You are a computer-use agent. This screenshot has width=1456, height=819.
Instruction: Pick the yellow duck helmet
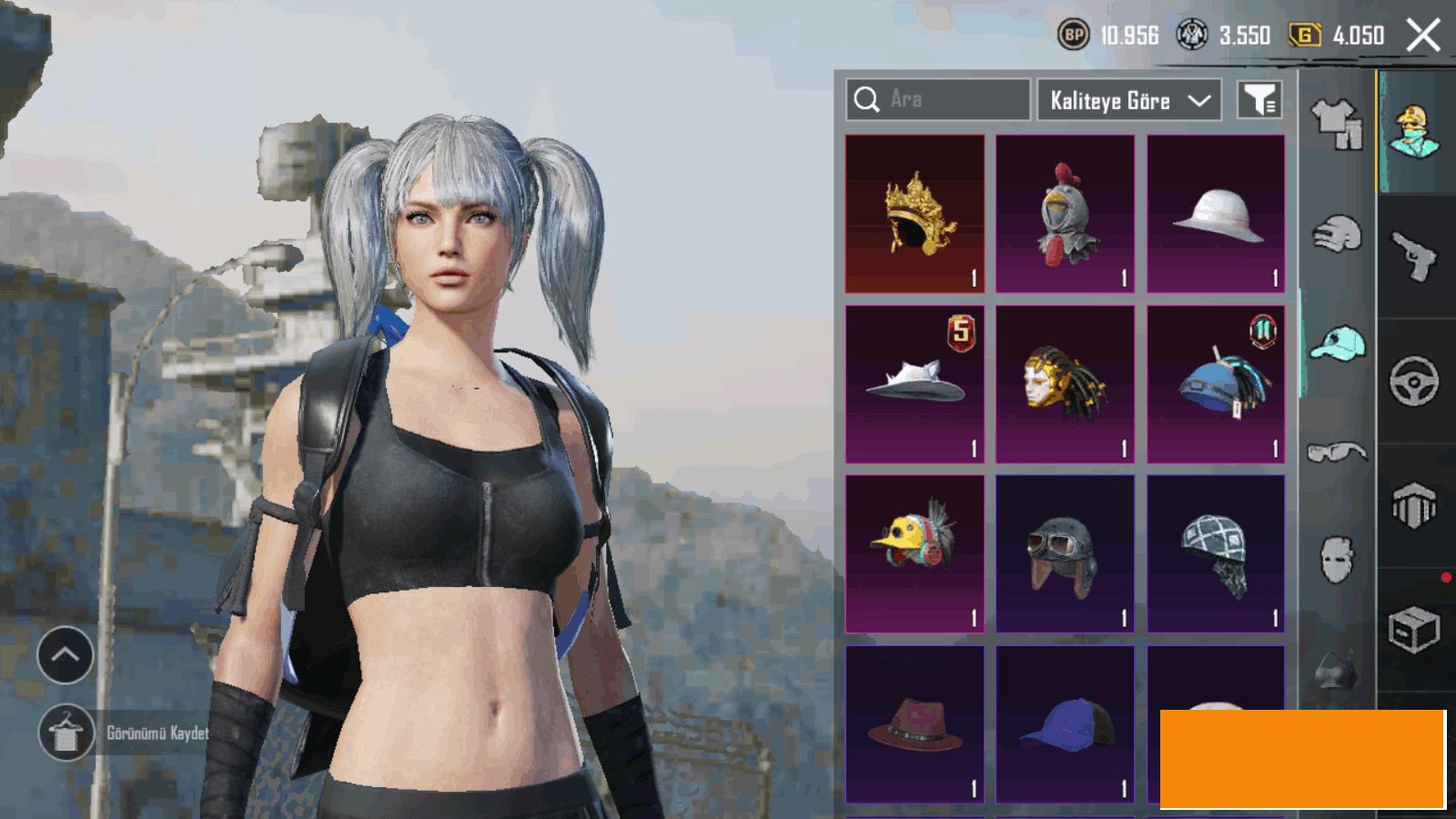tap(915, 553)
